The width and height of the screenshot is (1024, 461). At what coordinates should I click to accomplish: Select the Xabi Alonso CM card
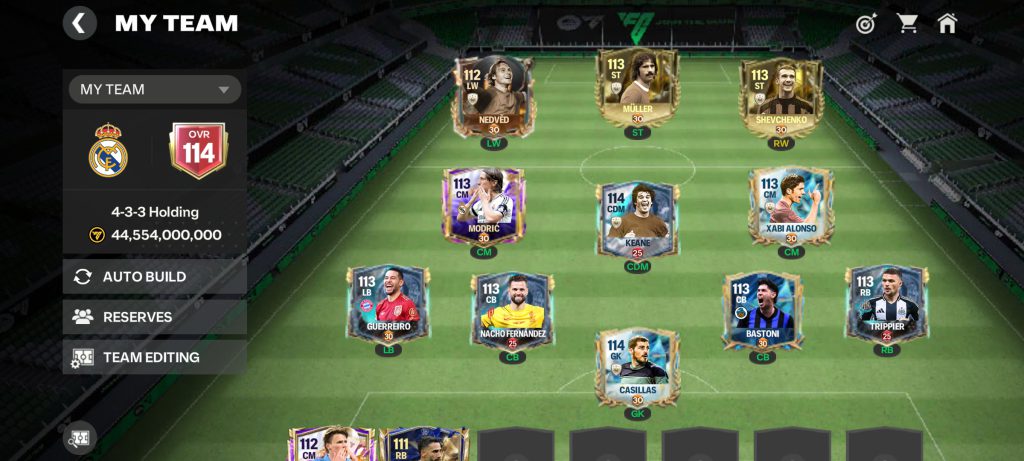791,206
